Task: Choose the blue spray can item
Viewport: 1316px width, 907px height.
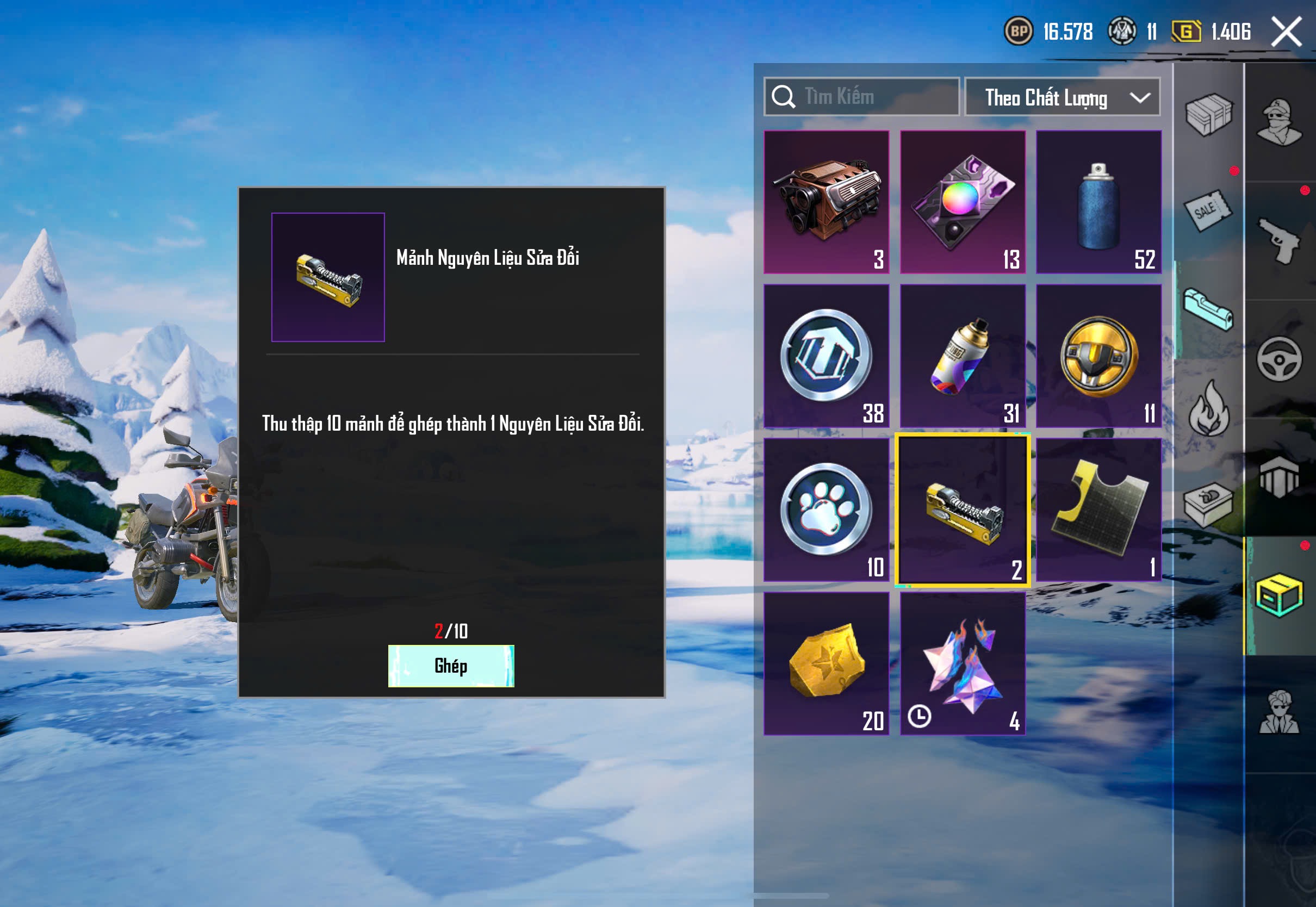Action: (x=1098, y=202)
